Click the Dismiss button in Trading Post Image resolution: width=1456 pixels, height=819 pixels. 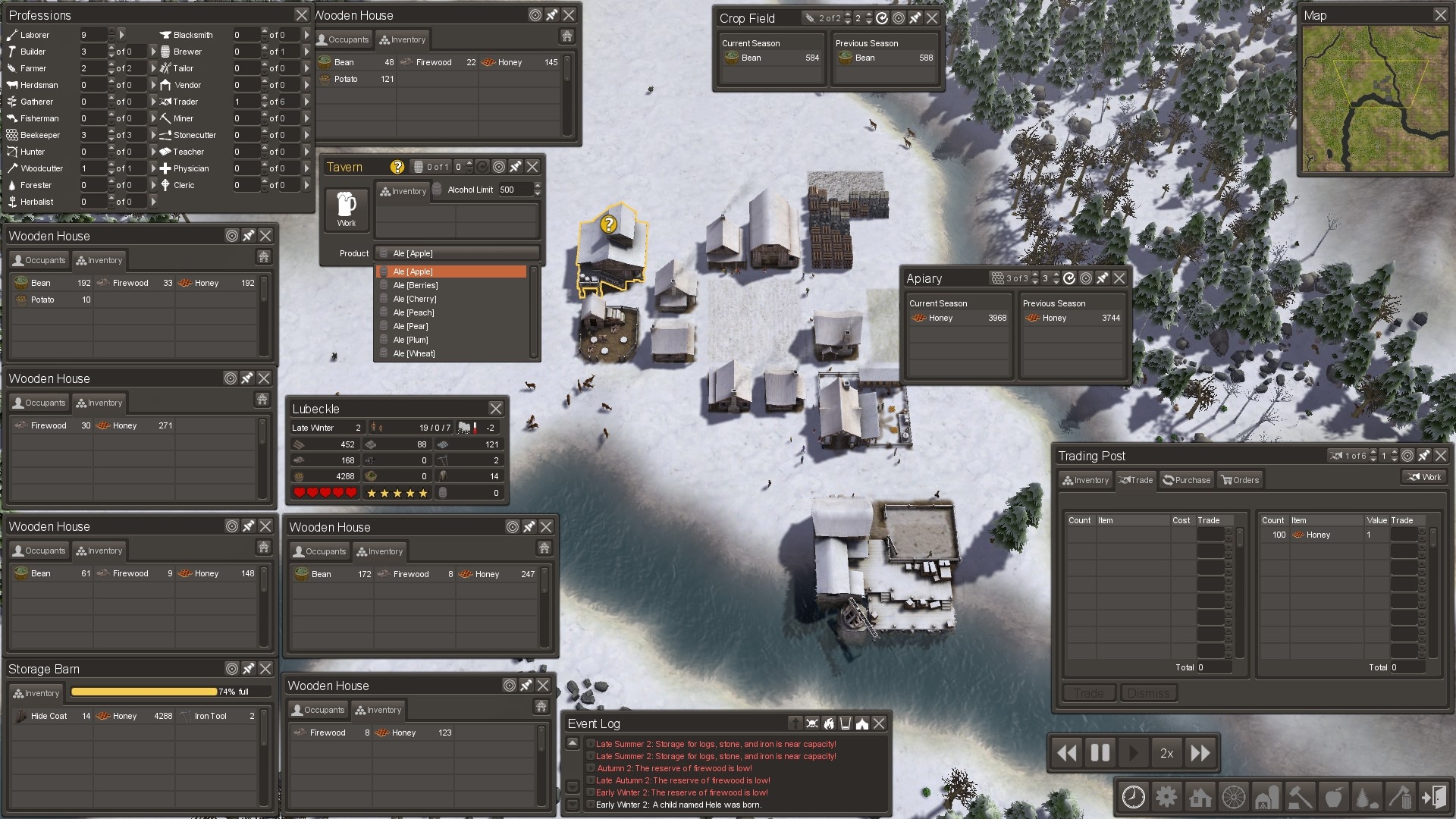pos(1148,693)
